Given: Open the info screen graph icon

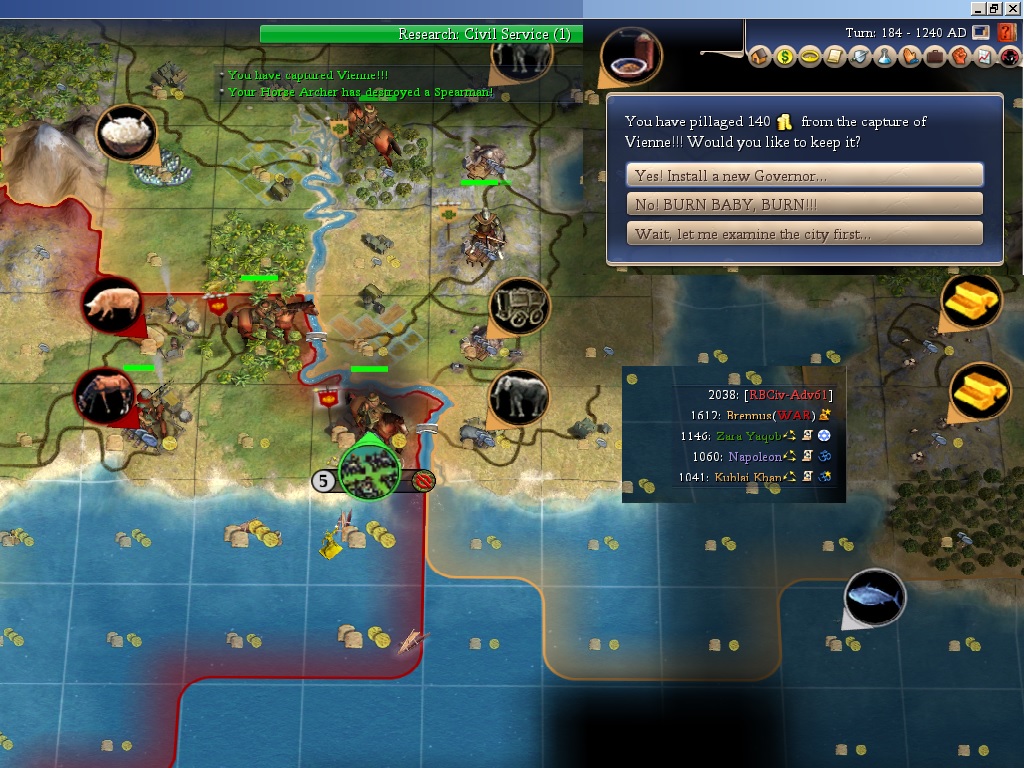Looking at the screenshot, I should click(983, 57).
